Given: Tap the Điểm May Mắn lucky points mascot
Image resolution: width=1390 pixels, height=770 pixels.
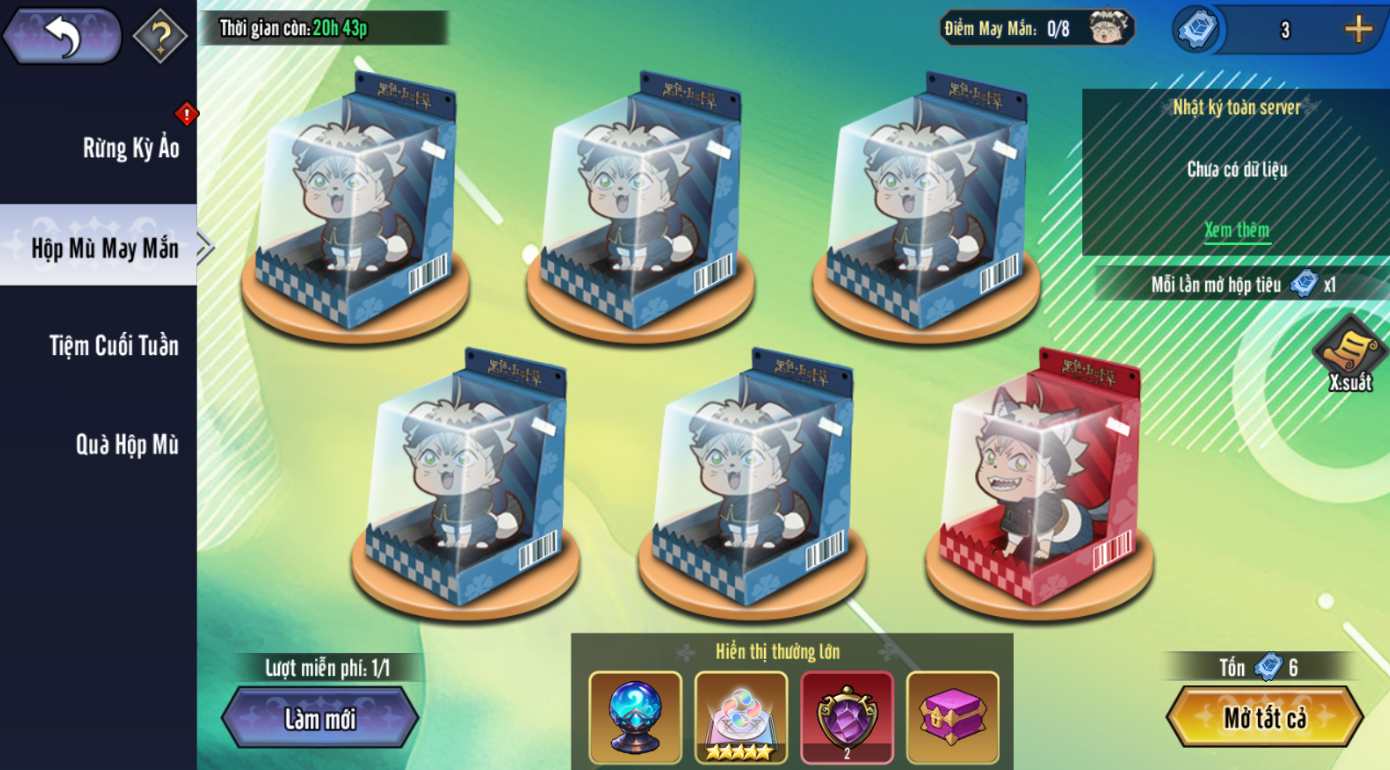Looking at the screenshot, I should pos(1108,28).
